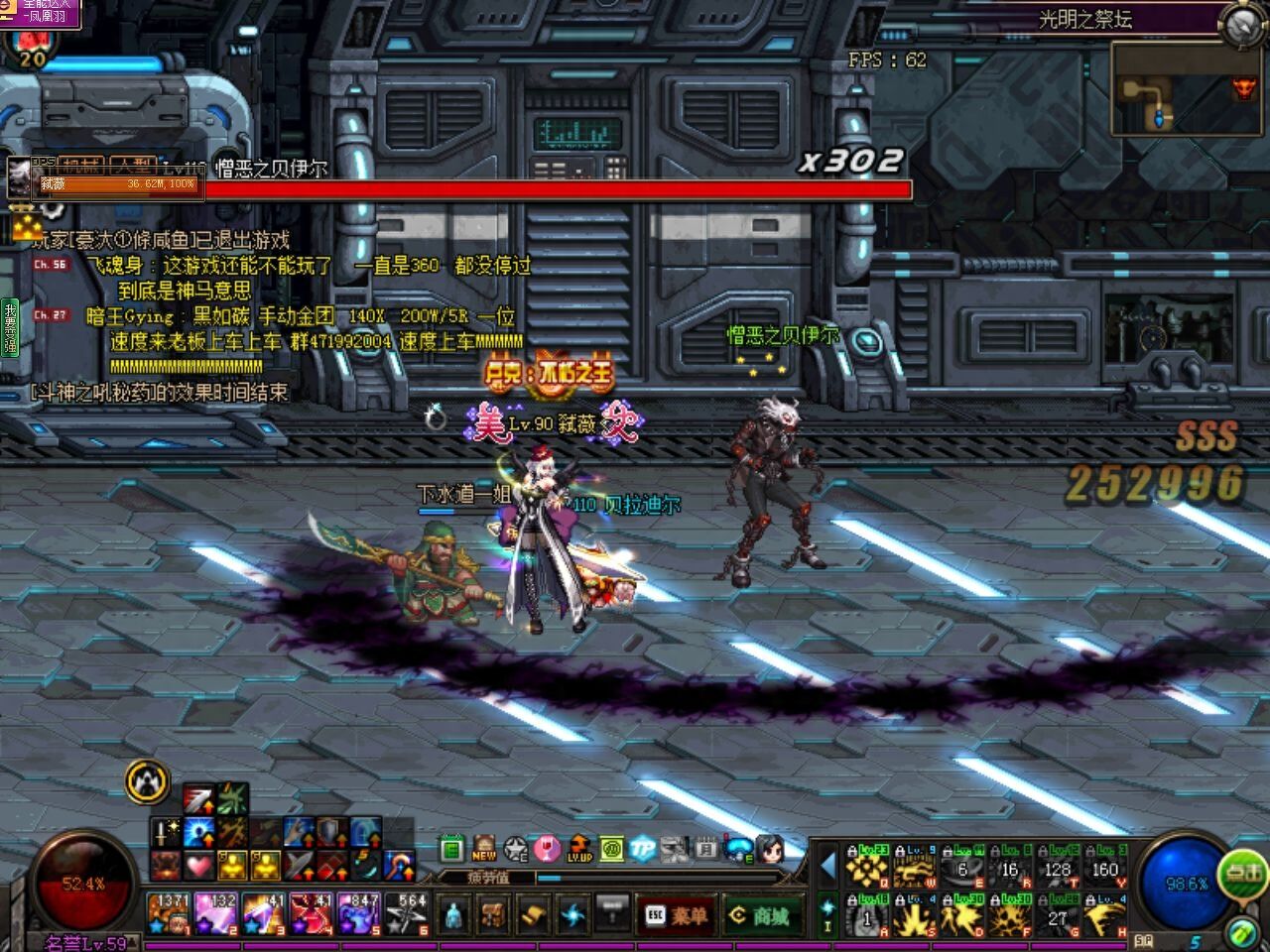Click the pink heart buff icon
The width and height of the screenshot is (1270, 952).
(x=199, y=866)
